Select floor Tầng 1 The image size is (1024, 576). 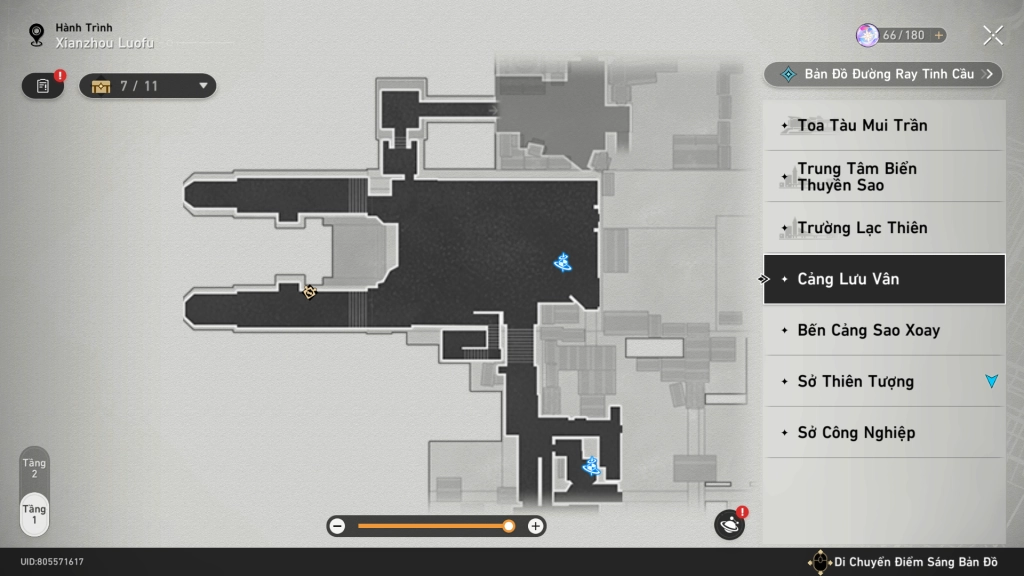tap(34, 514)
